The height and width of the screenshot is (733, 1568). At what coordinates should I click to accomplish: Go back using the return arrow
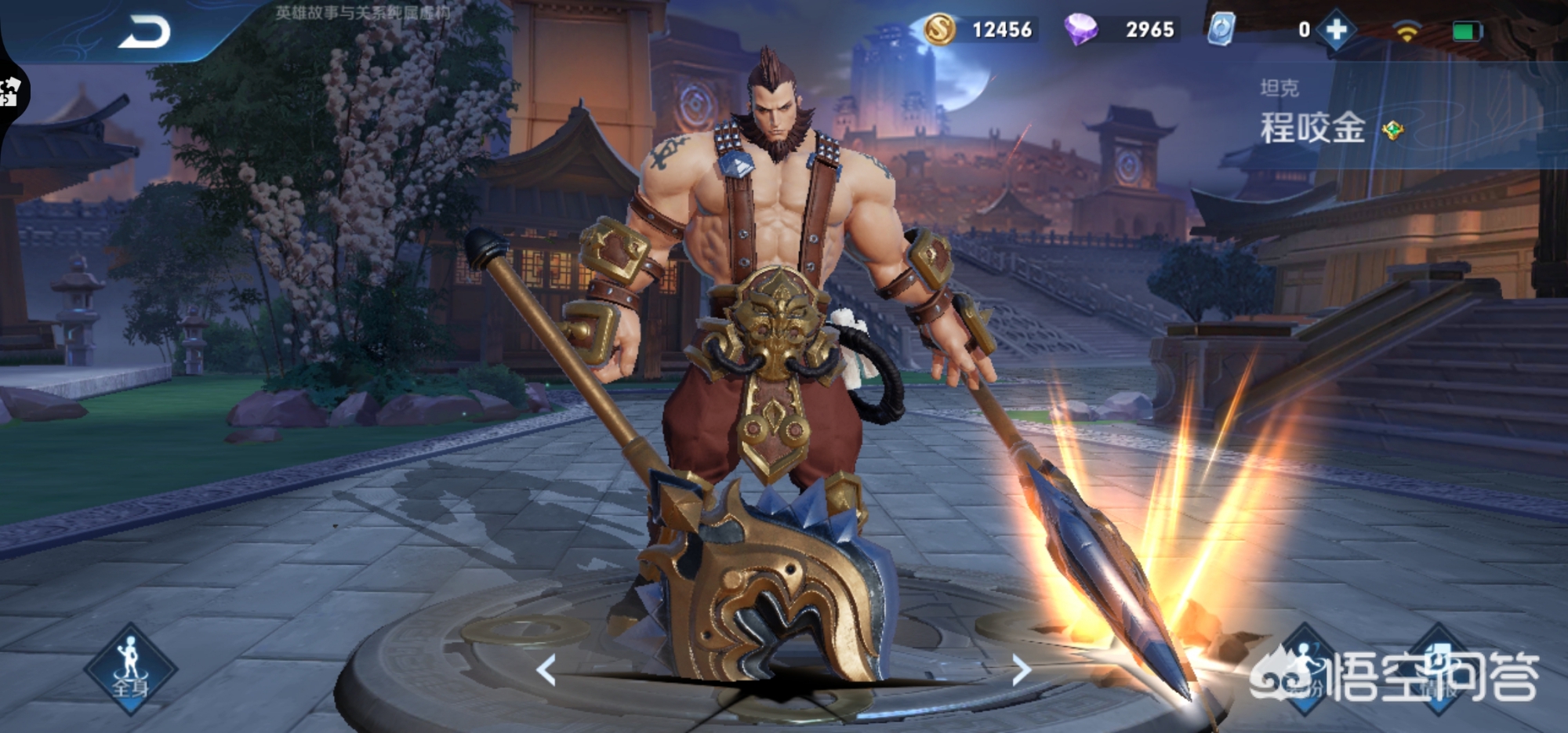click(144, 33)
